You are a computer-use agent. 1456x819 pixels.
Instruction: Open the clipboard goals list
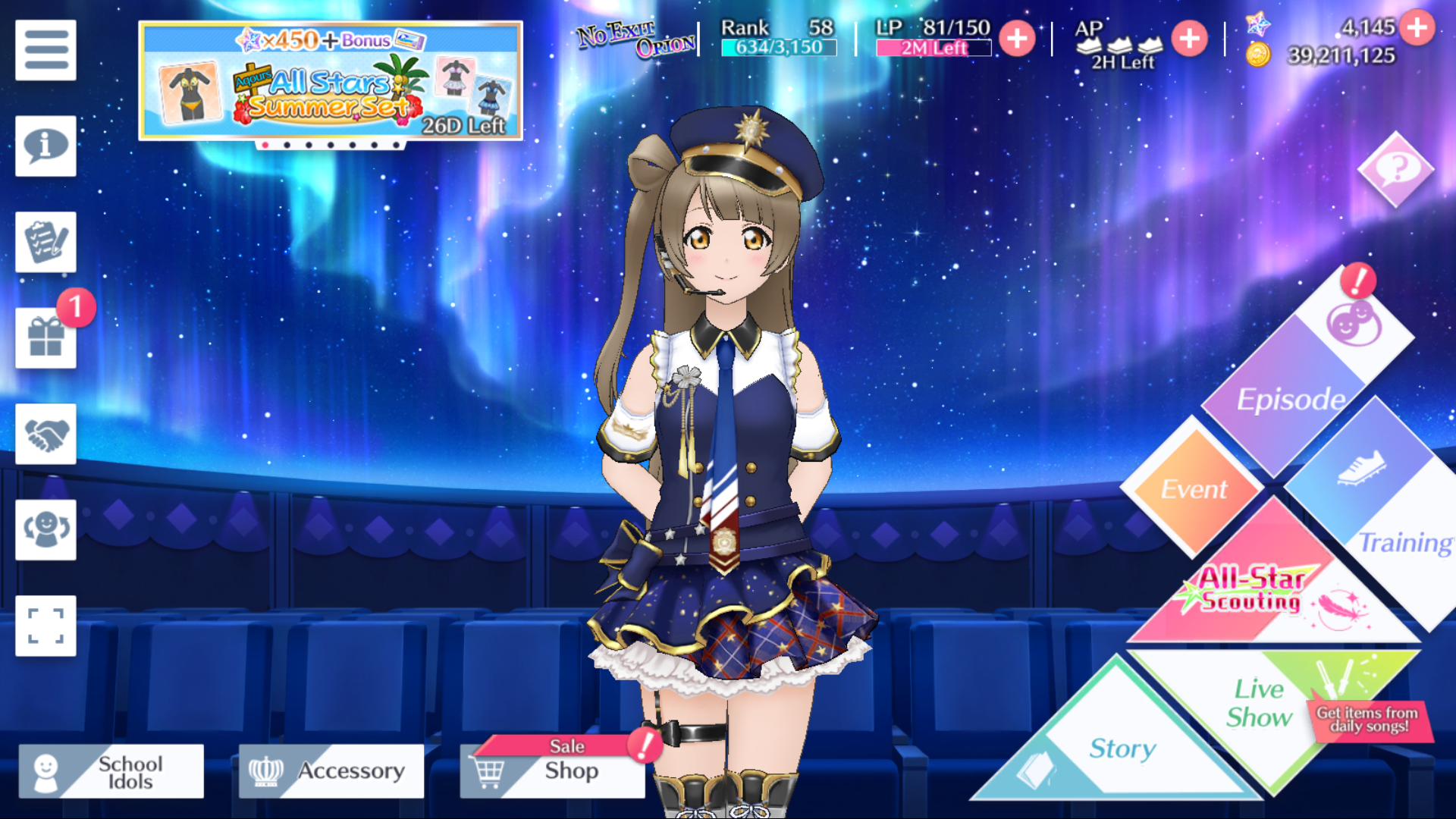coord(45,242)
